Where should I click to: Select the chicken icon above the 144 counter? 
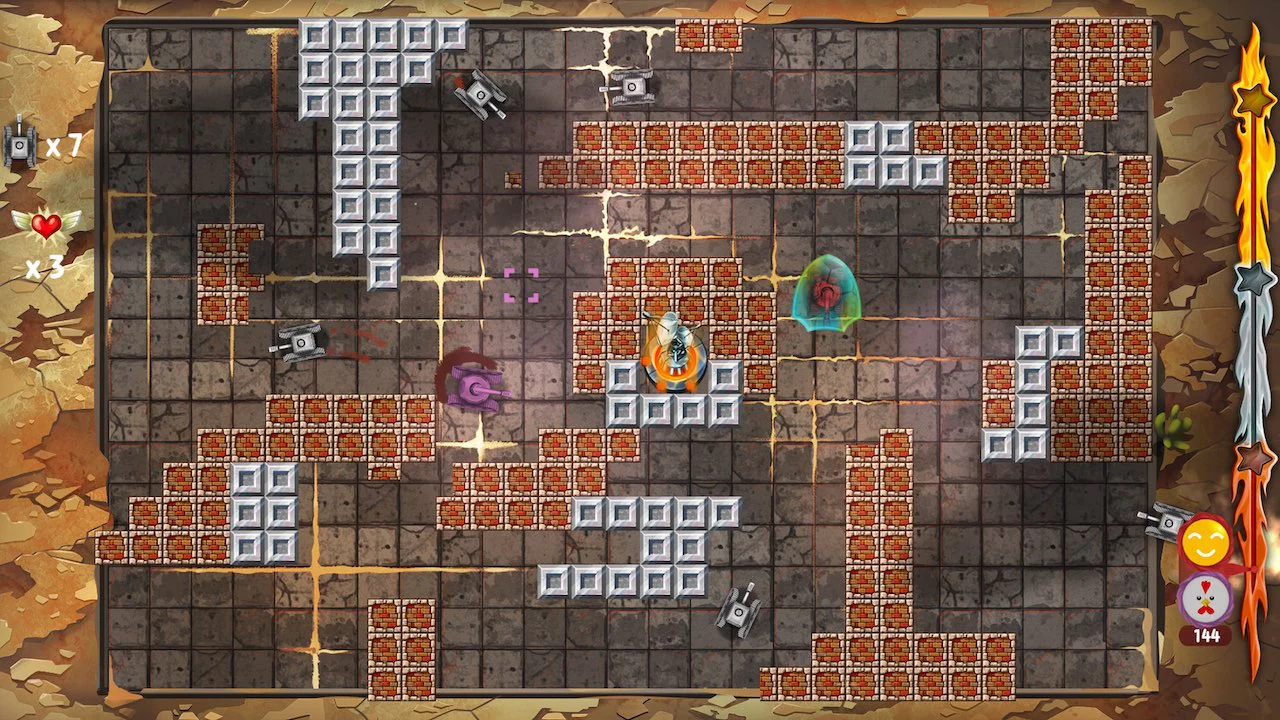[1204, 600]
